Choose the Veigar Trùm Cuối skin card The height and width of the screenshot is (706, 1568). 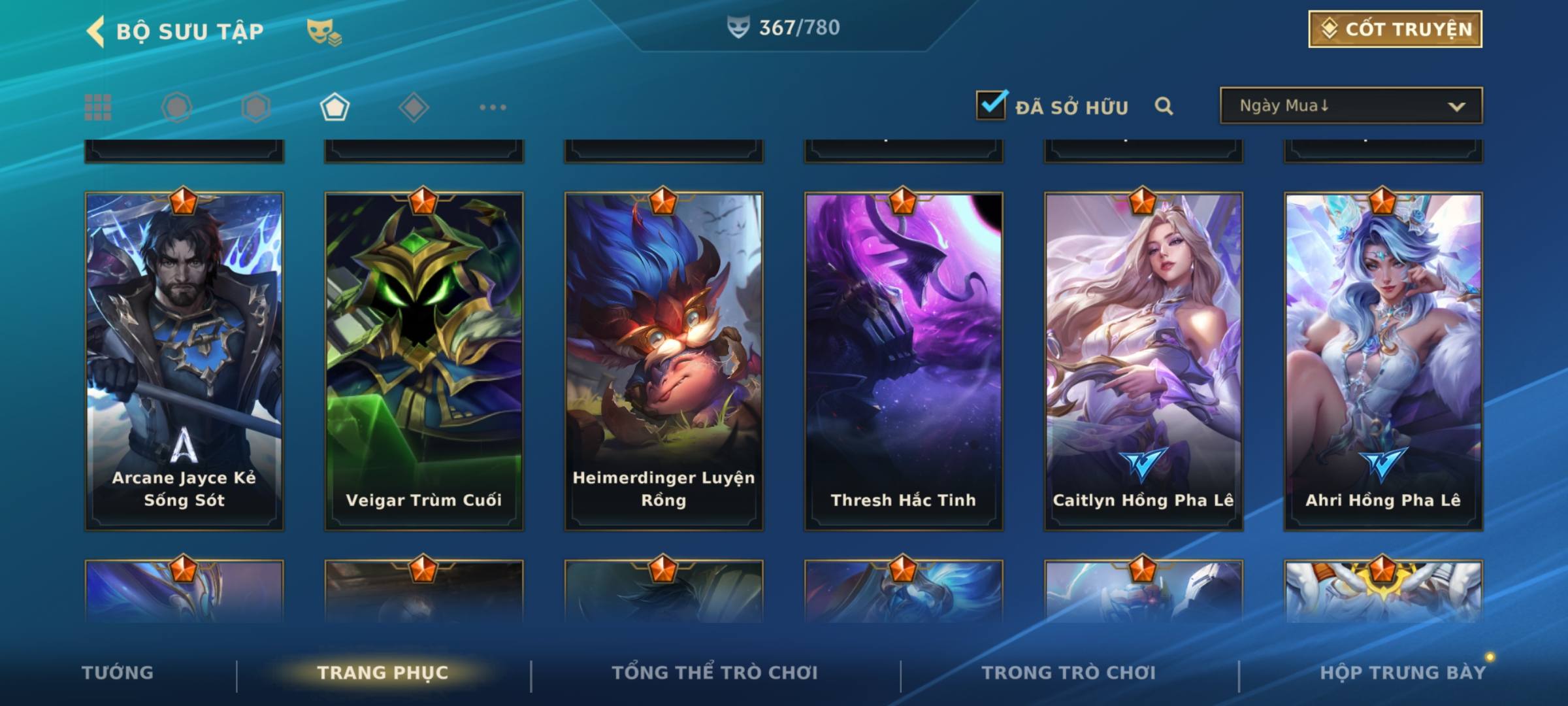pos(424,360)
